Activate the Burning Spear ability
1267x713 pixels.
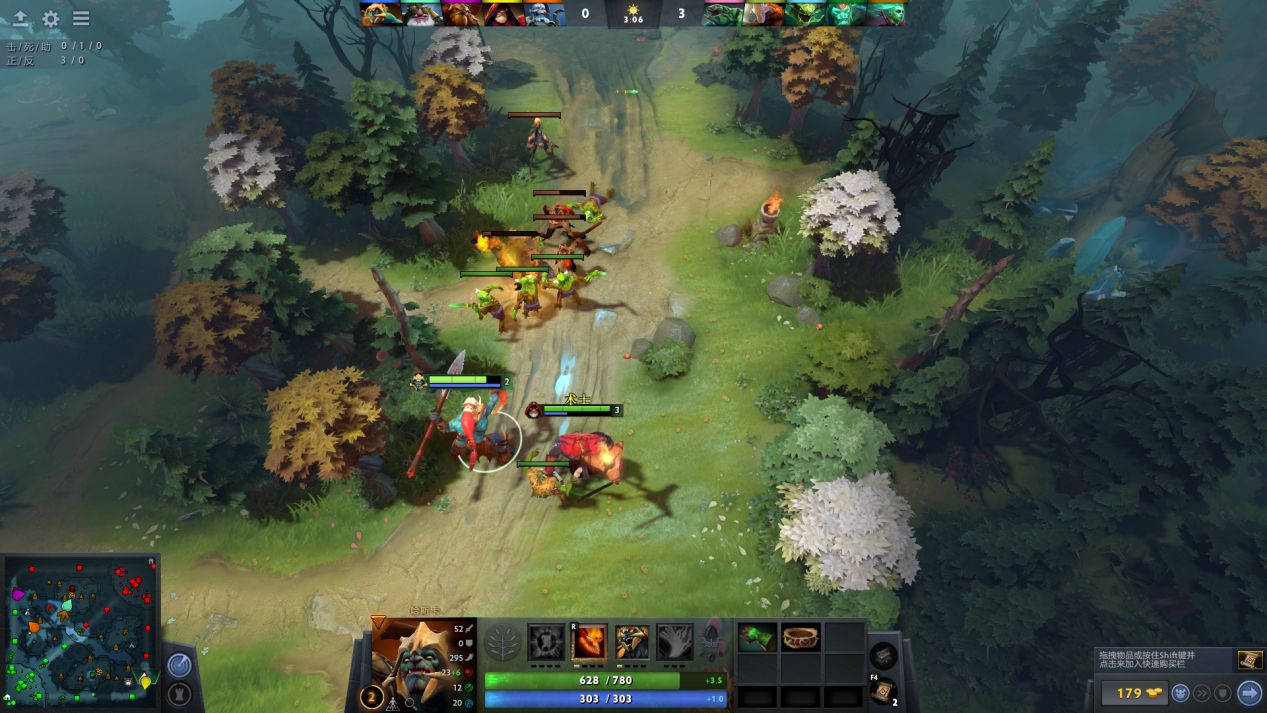point(590,643)
